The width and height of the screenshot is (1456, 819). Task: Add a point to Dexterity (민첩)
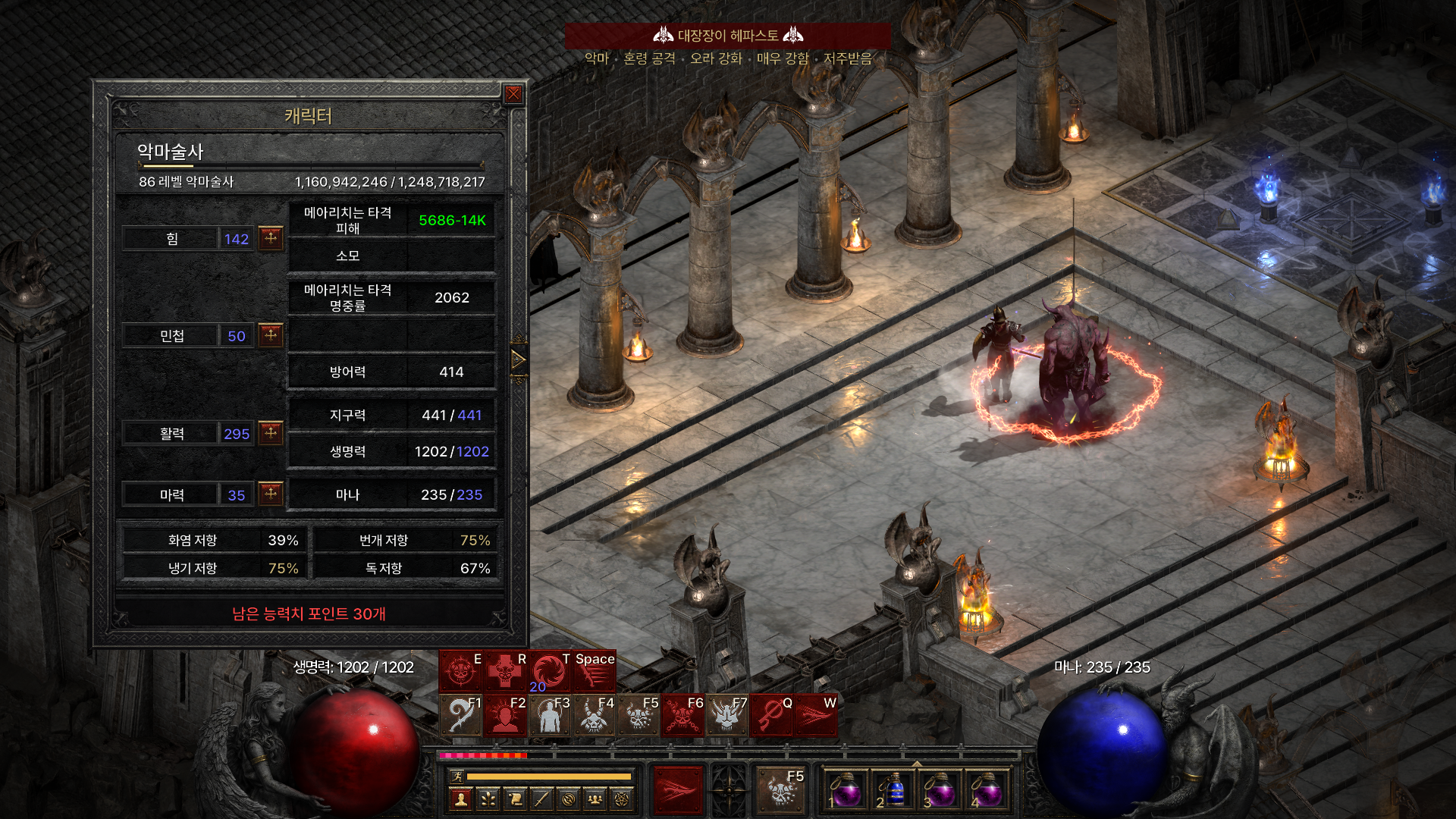(x=271, y=335)
